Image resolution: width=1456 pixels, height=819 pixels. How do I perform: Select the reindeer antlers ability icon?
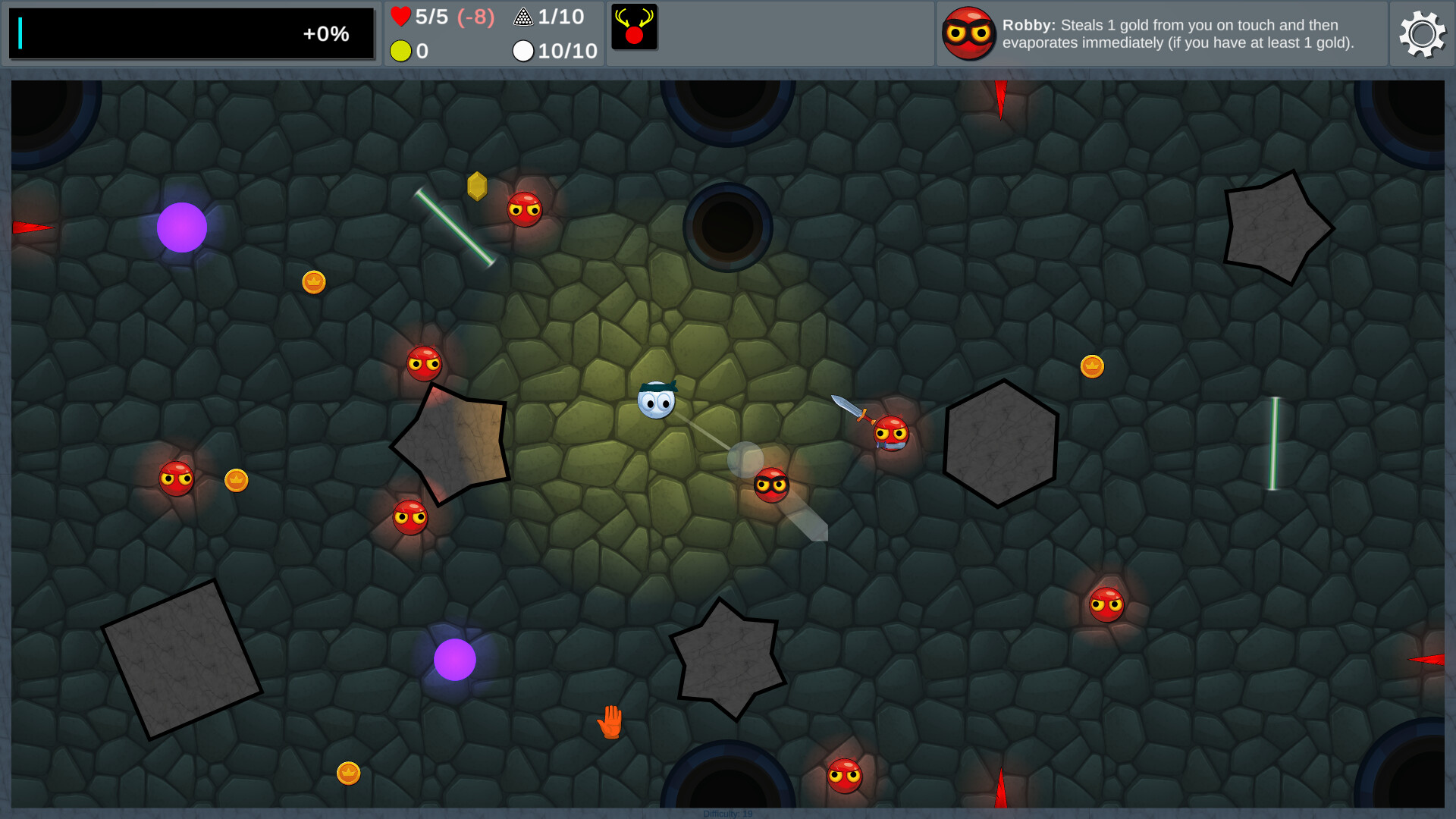coord(635,27)
